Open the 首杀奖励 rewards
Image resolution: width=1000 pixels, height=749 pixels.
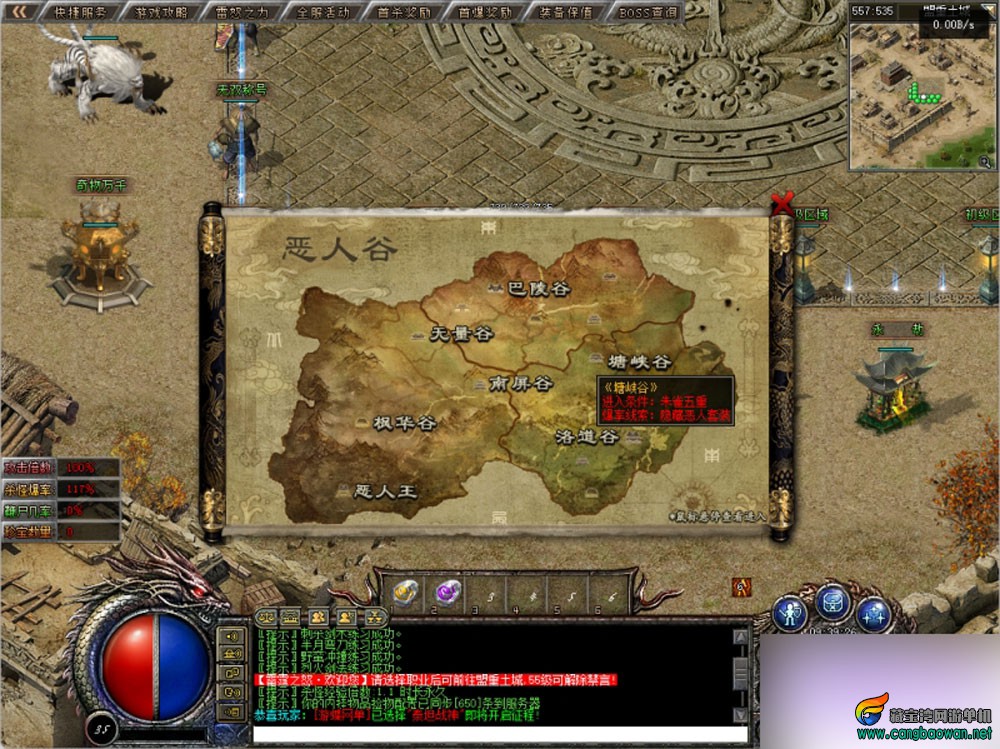(404, 13)
